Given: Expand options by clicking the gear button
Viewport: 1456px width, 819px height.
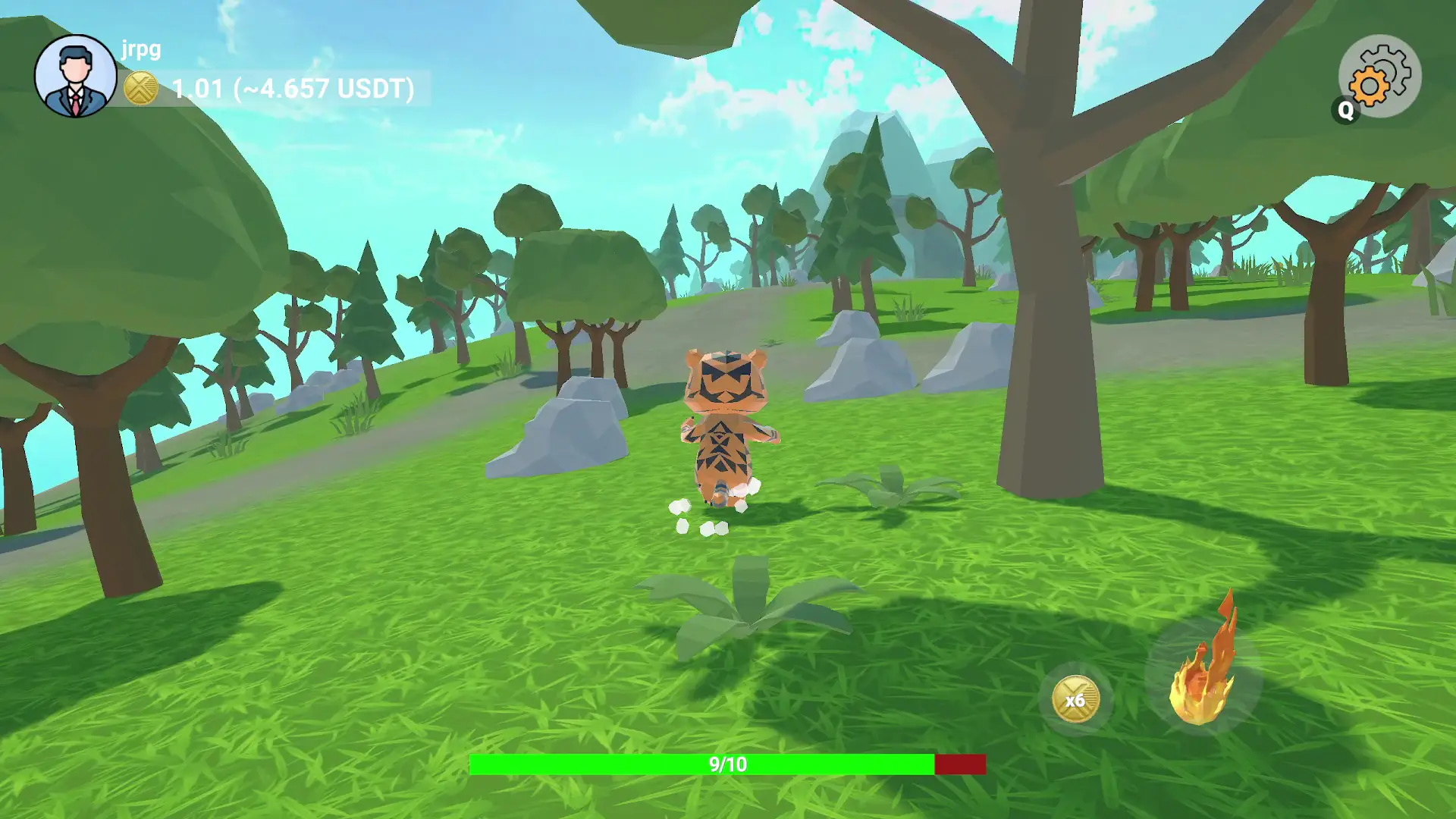Looking at the screenshot, I should tap(1382, 76).
